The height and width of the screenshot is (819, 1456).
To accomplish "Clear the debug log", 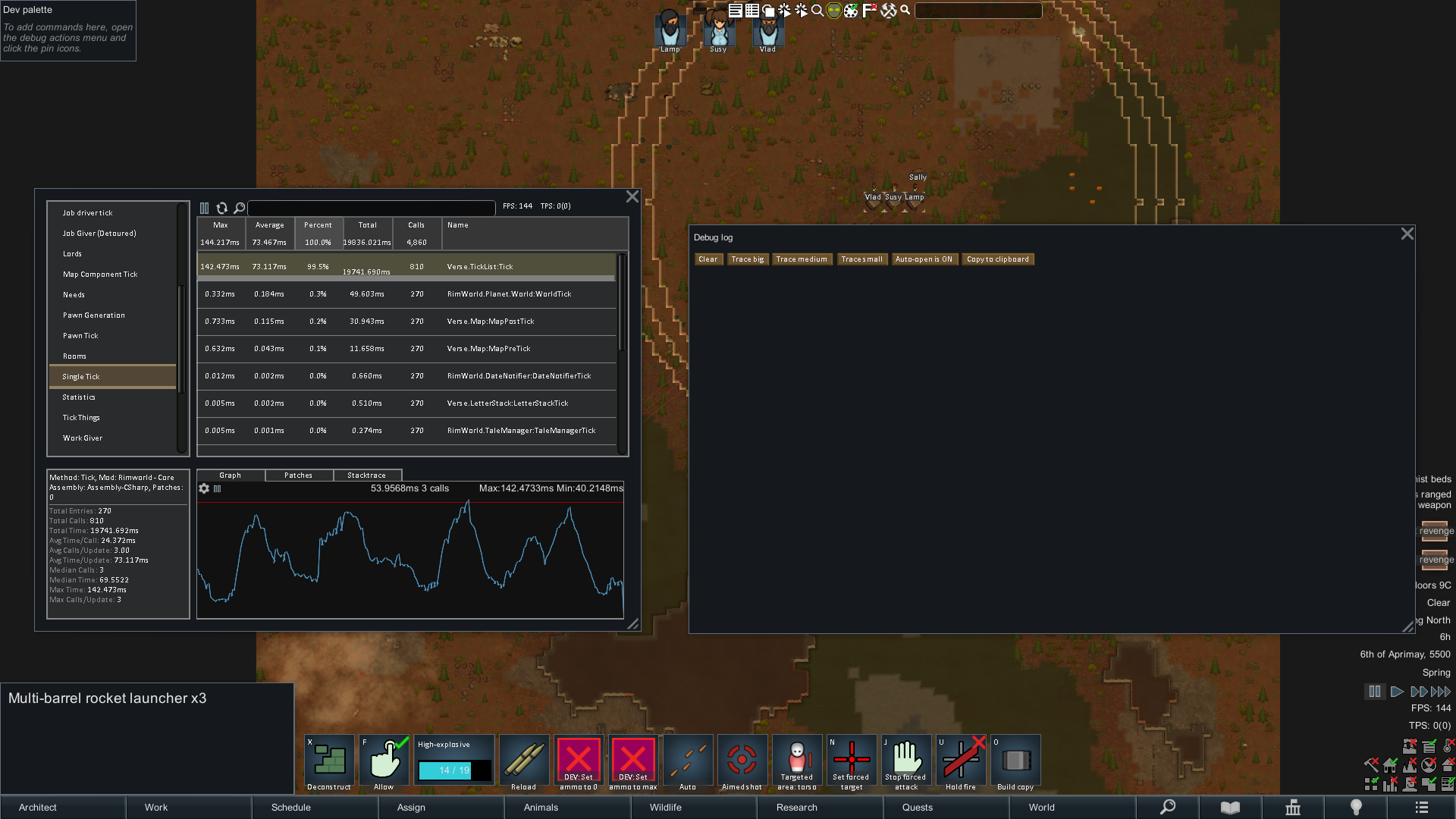I will 708,259.
